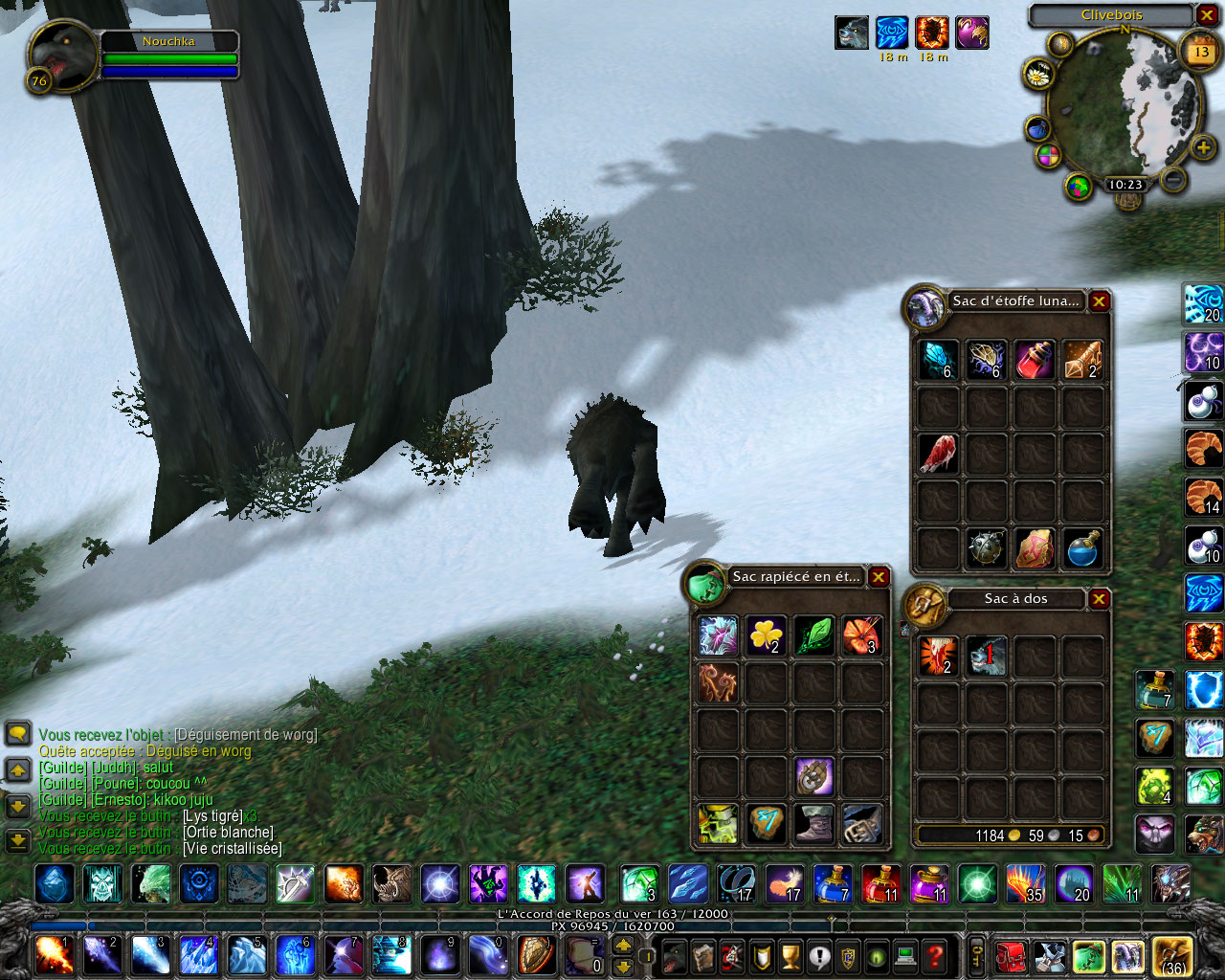Click the daisy herb tracking button
Screen dimensions: 1225x980
point(1037,73)
